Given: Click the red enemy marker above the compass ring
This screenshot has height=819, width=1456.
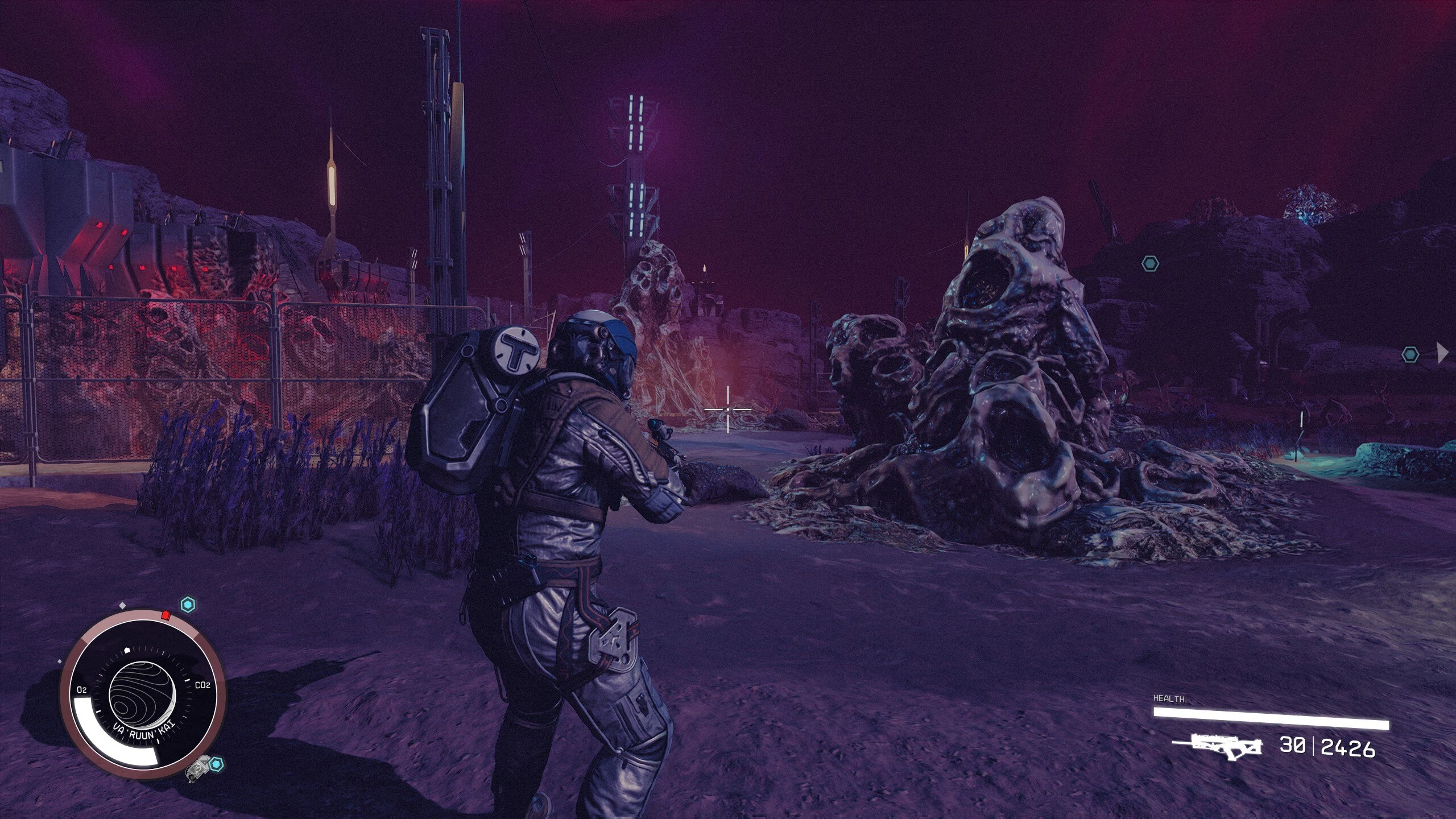Looking at the screenshot, I should (x=166, y=615).
